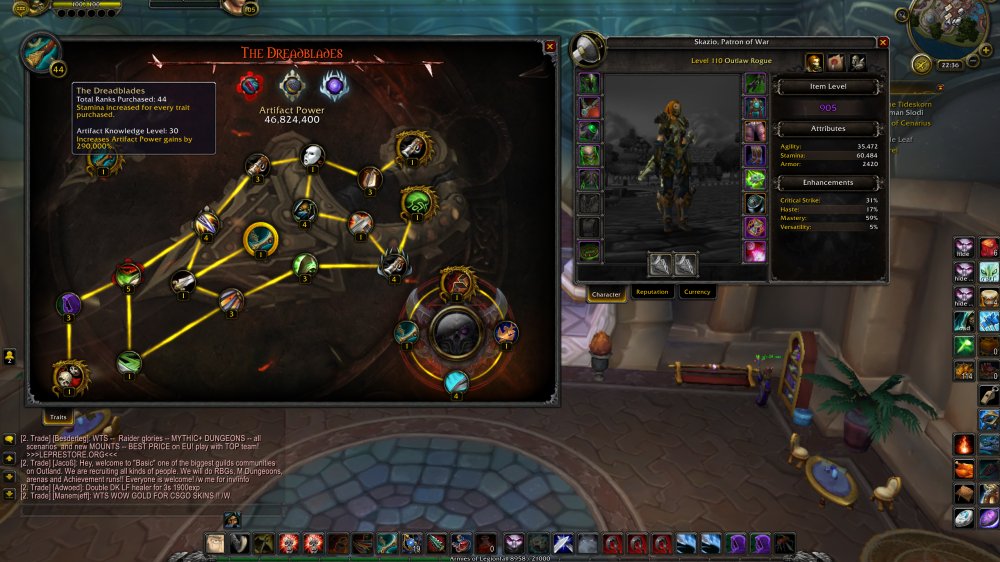This screenshot has height=562, width=1000.
Task: Click the white mask artifact trait
Action: [x=313, y=155]
